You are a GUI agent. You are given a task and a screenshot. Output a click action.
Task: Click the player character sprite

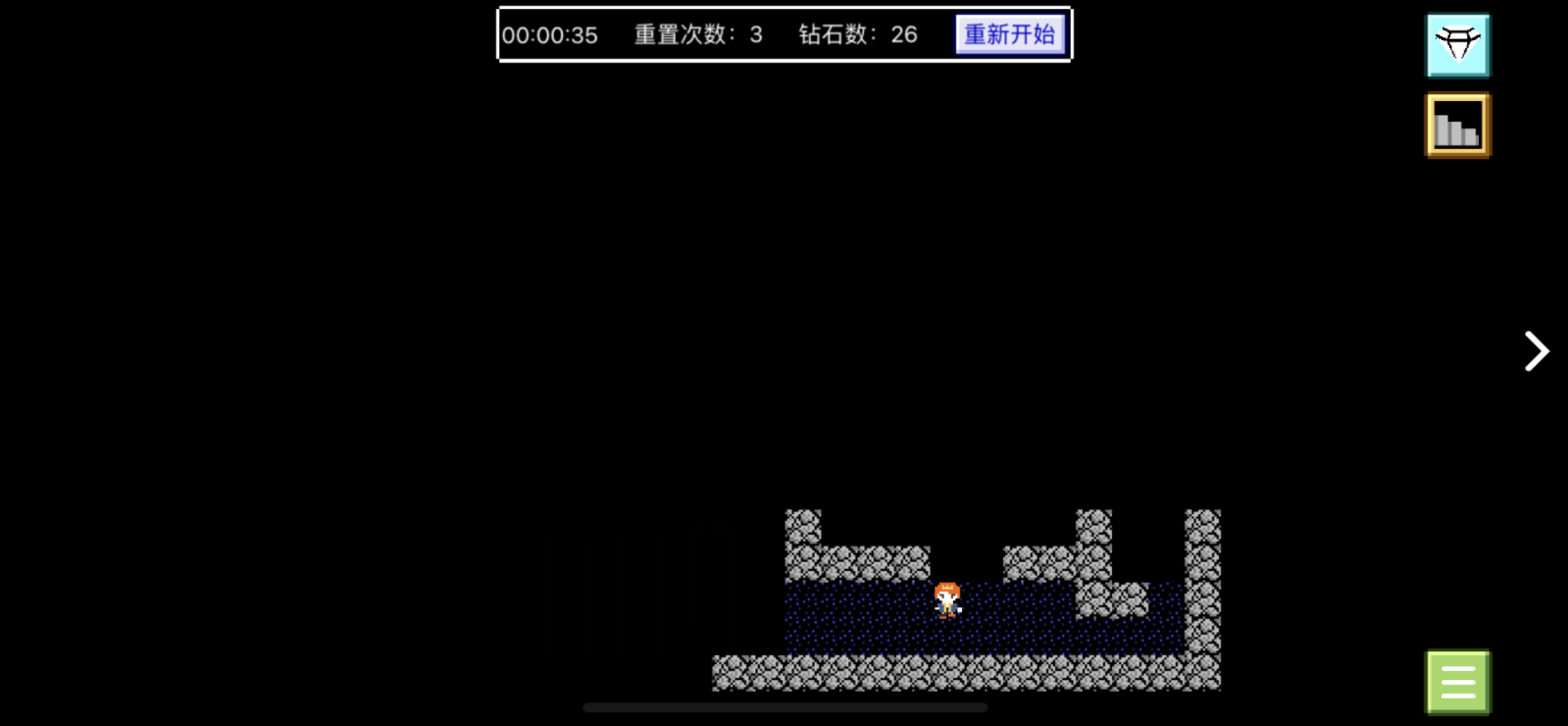tap(948, 599)
